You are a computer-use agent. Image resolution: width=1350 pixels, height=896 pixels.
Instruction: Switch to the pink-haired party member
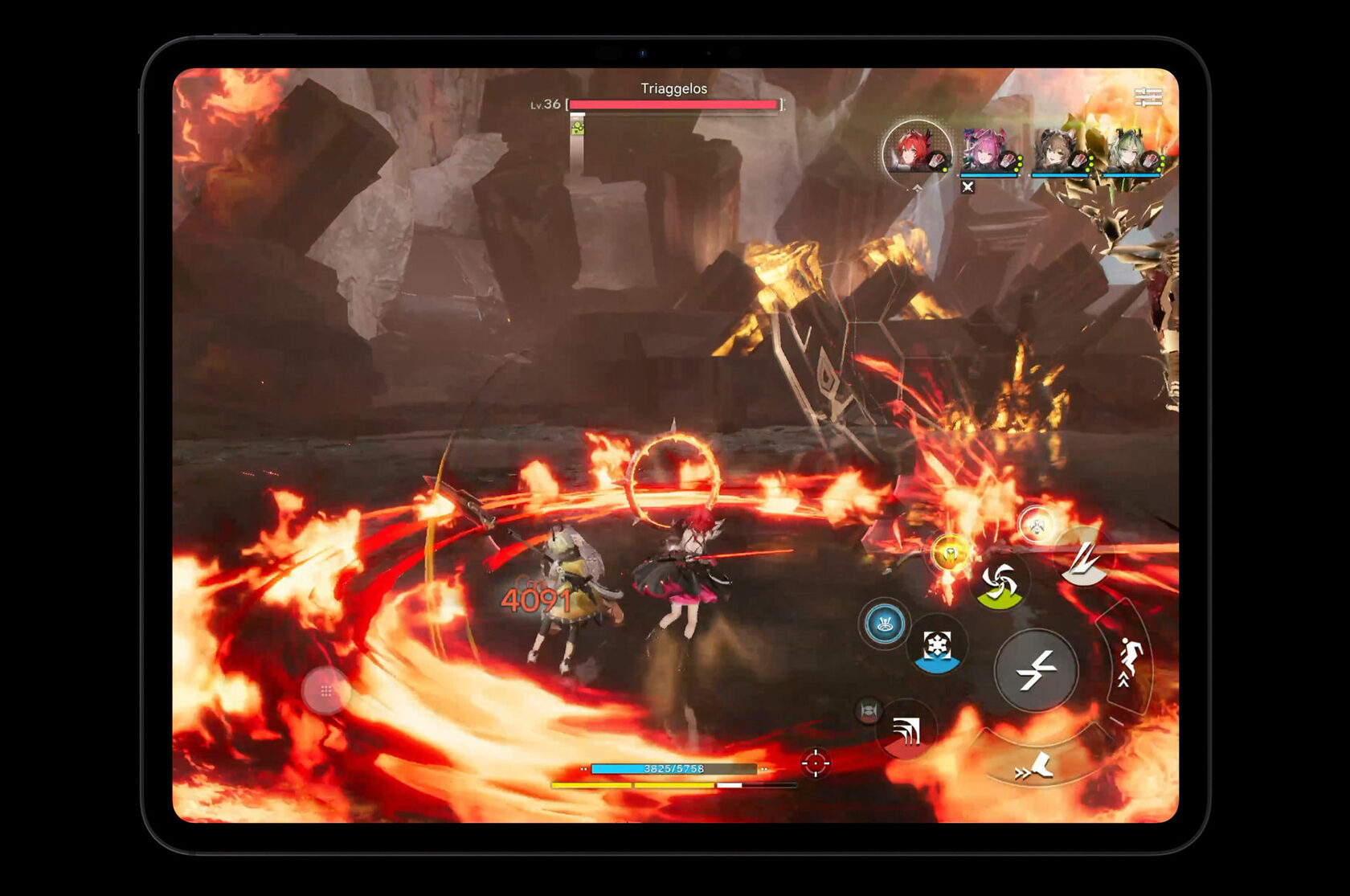click(988, 151)
